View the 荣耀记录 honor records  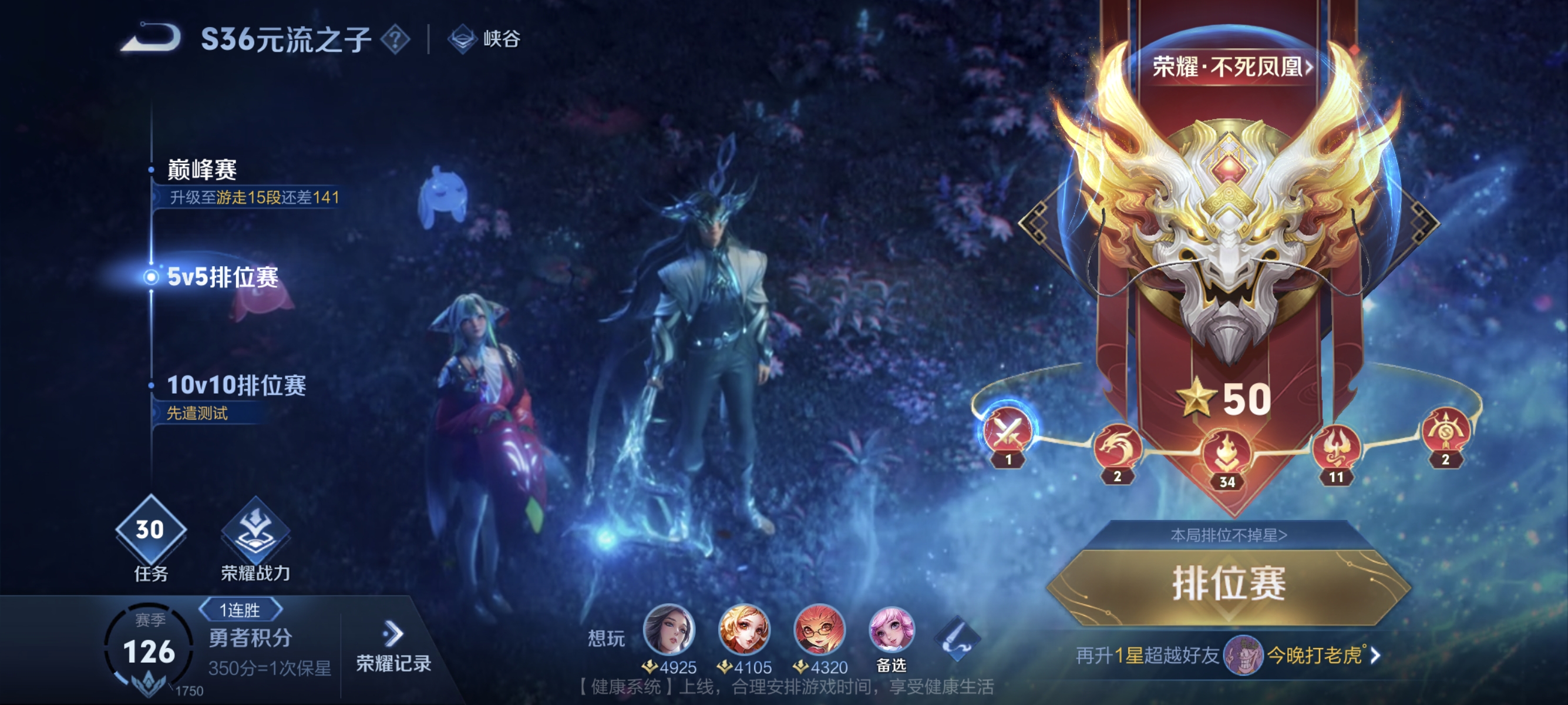tap(393, 647)
